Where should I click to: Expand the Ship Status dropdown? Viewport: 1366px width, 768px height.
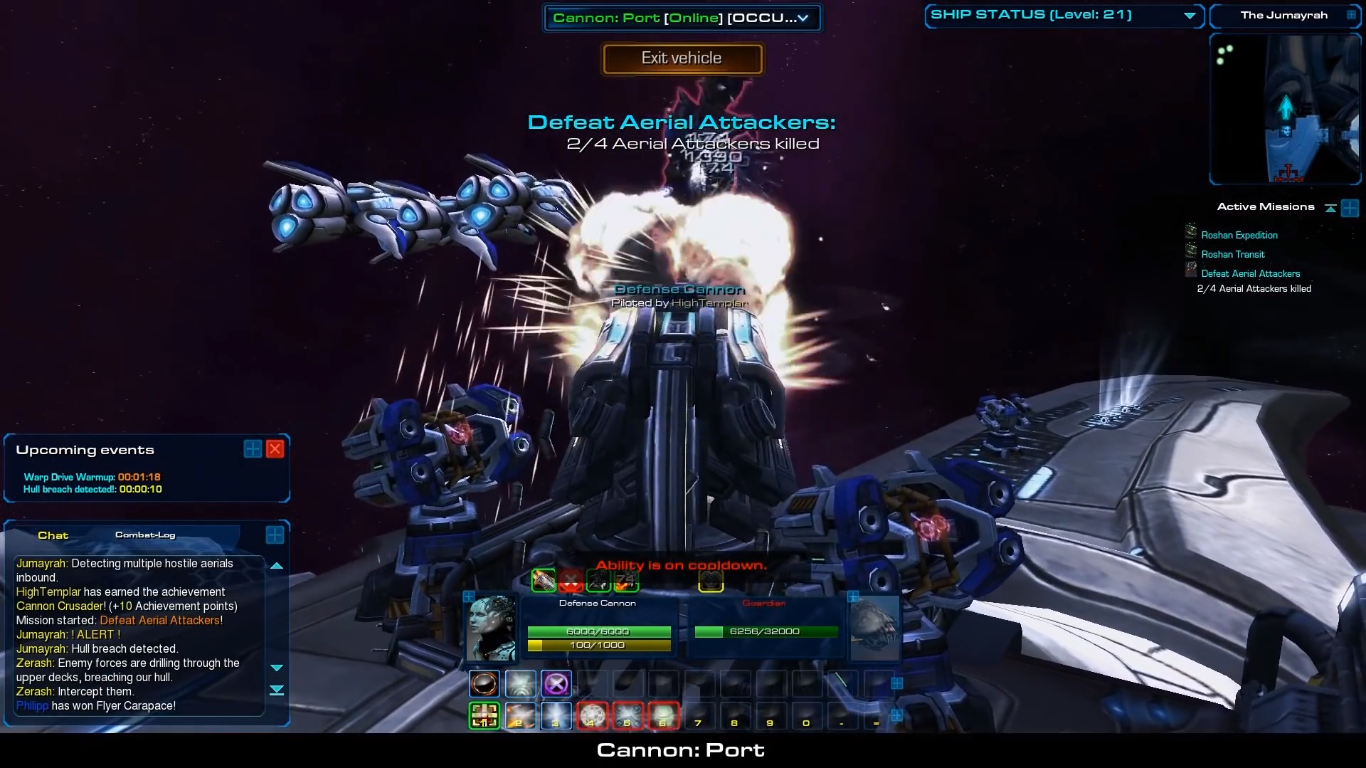[x=1190, y=16]
